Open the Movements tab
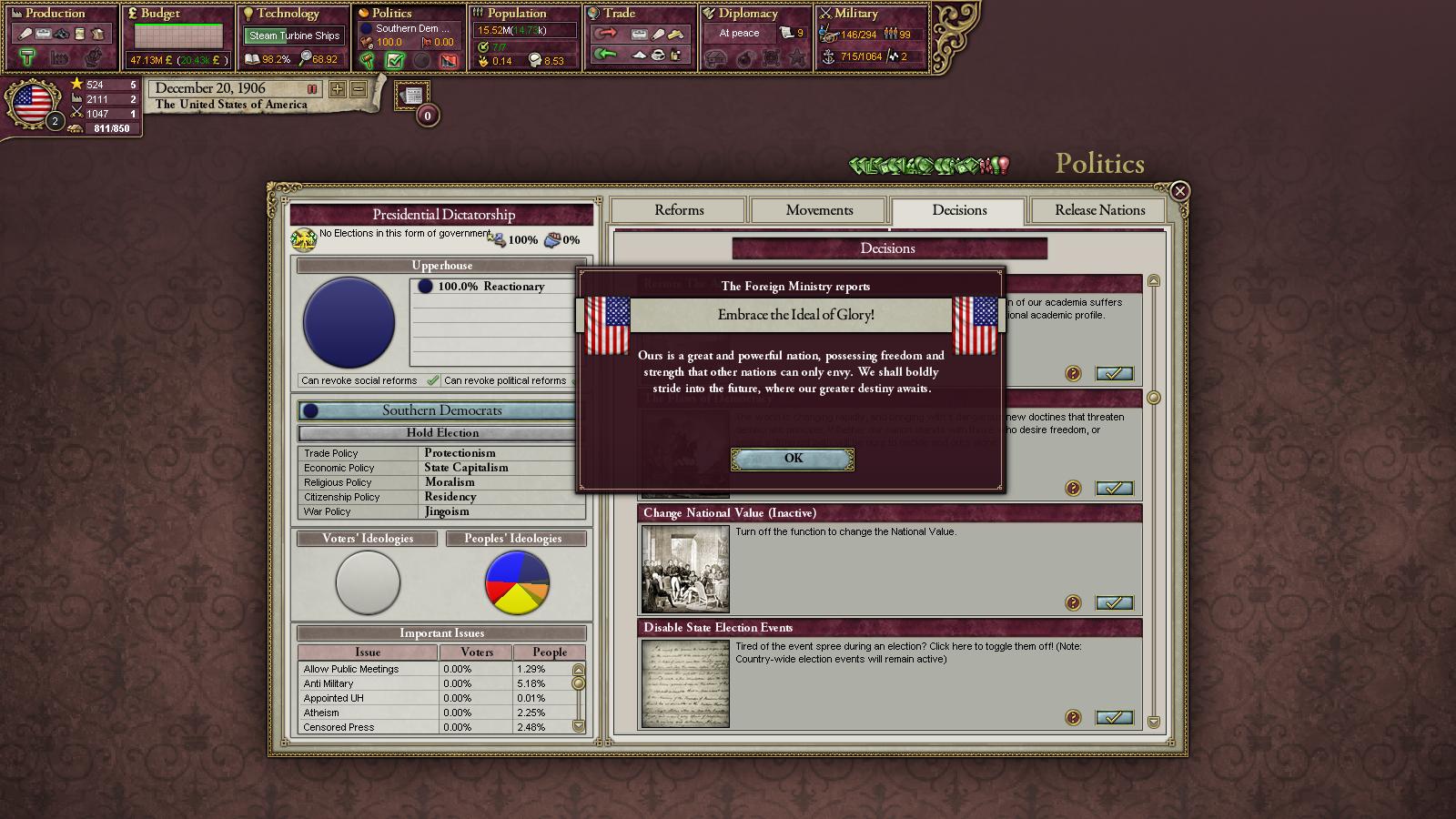This screenshot has height=819, width=1456. click(x=819, y=210)
